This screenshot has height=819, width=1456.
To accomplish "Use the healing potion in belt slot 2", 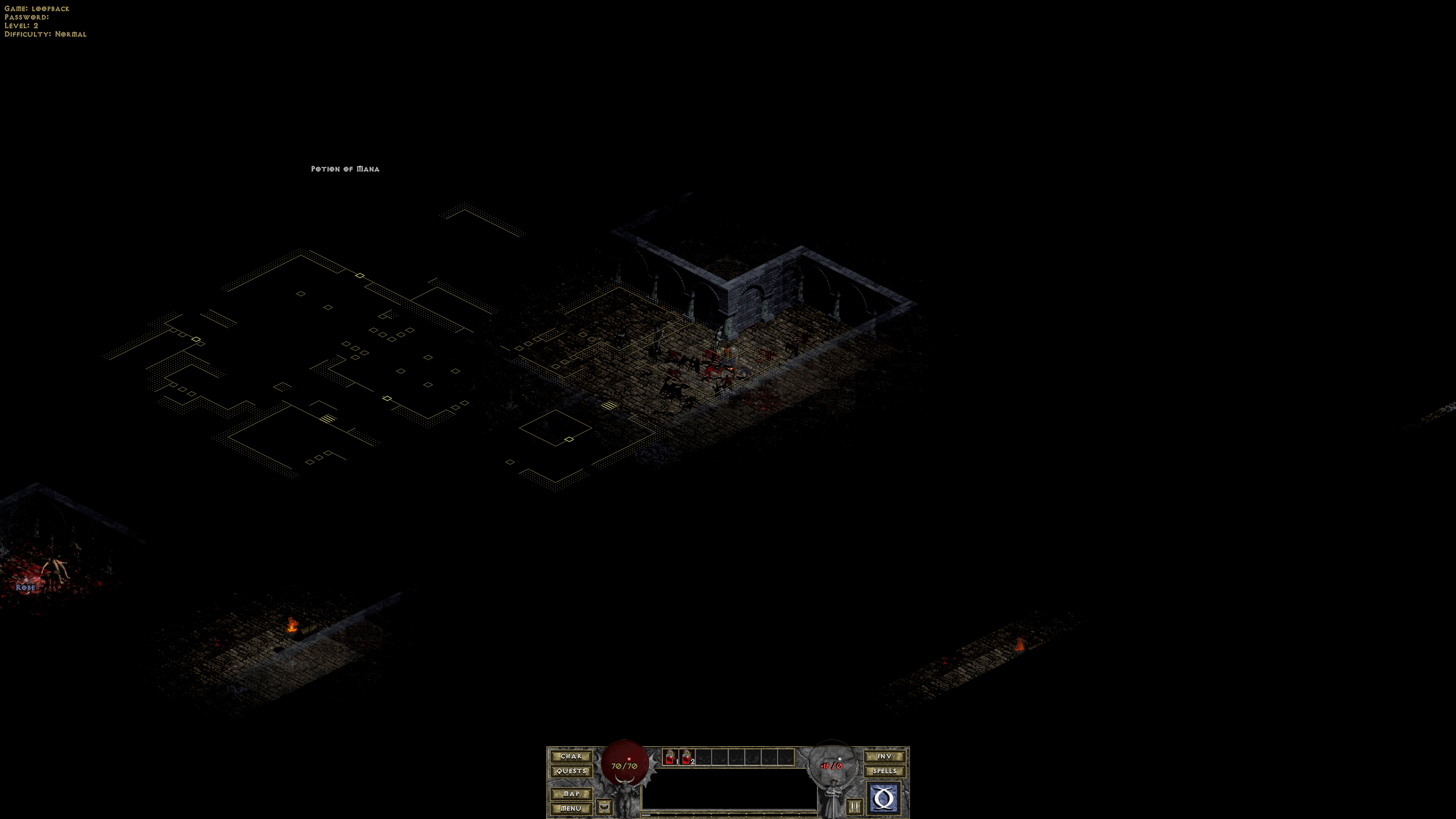I will (x=687, y=758).
